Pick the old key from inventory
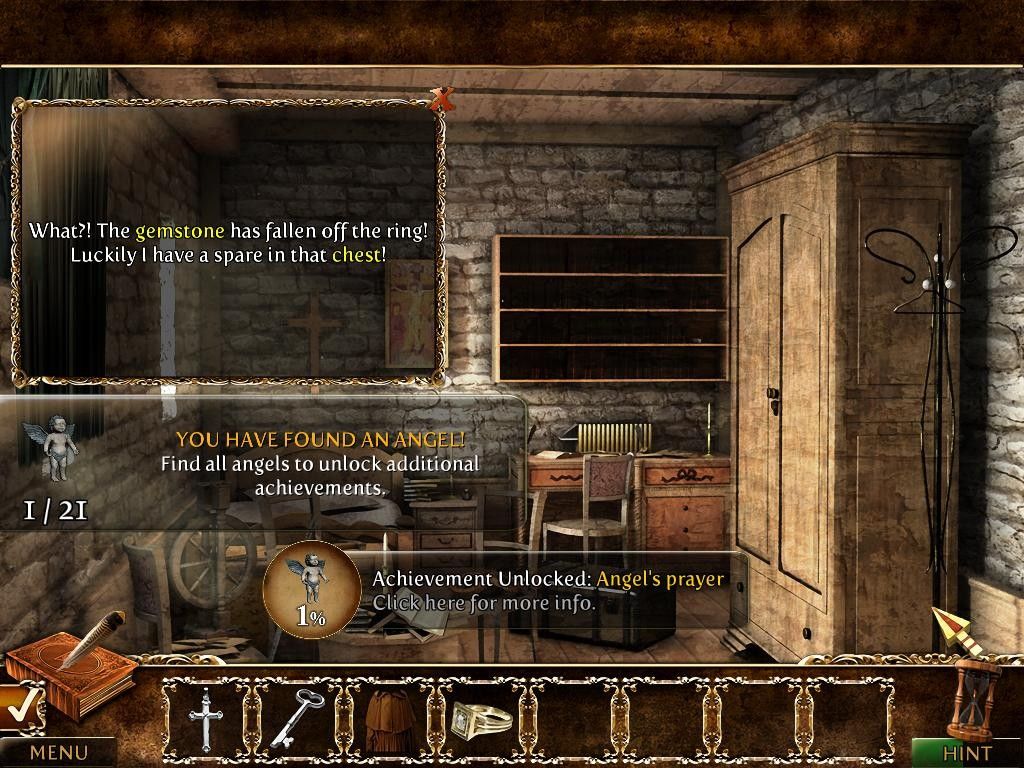 (297, 717)
